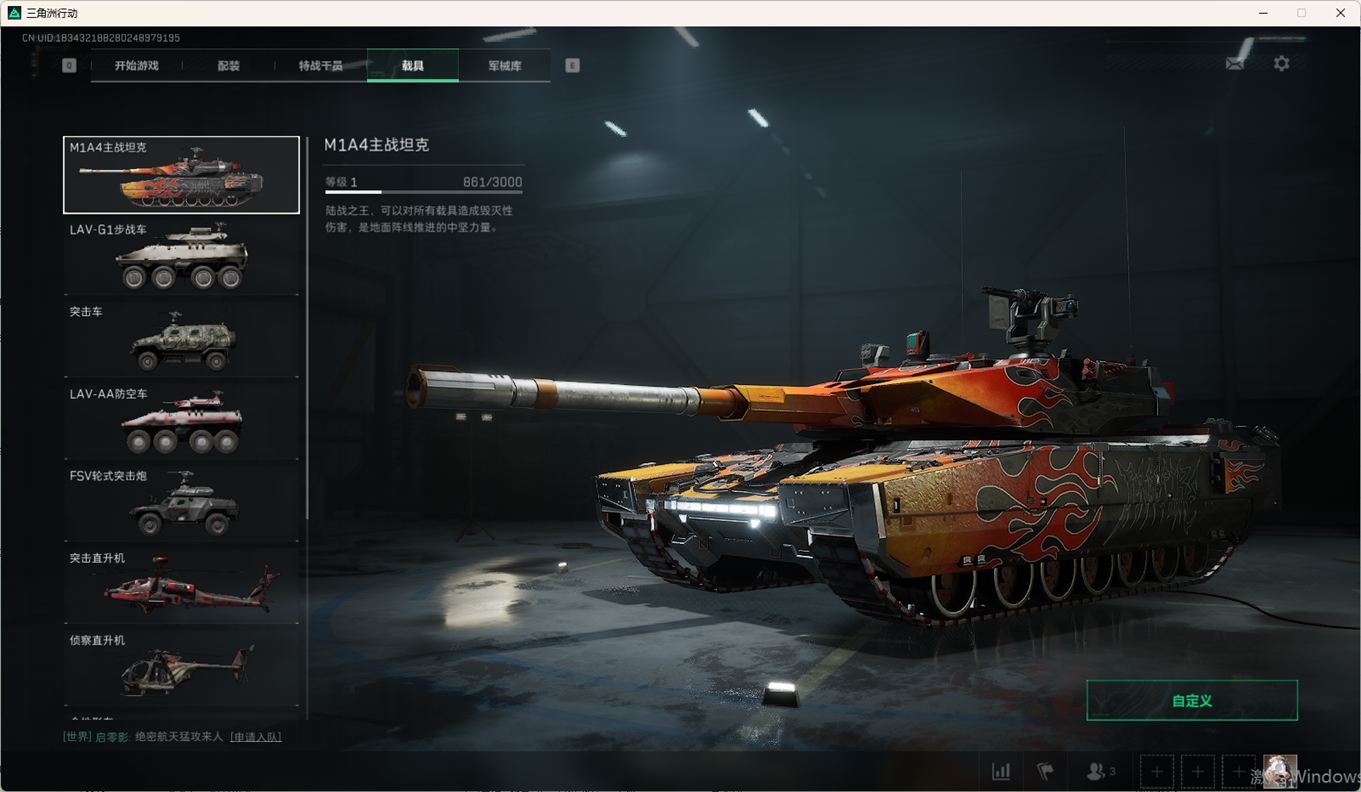Click the 申请入队 link in chat
Viewport: 1361px width, 792px height.
click(x=256, y=737)
